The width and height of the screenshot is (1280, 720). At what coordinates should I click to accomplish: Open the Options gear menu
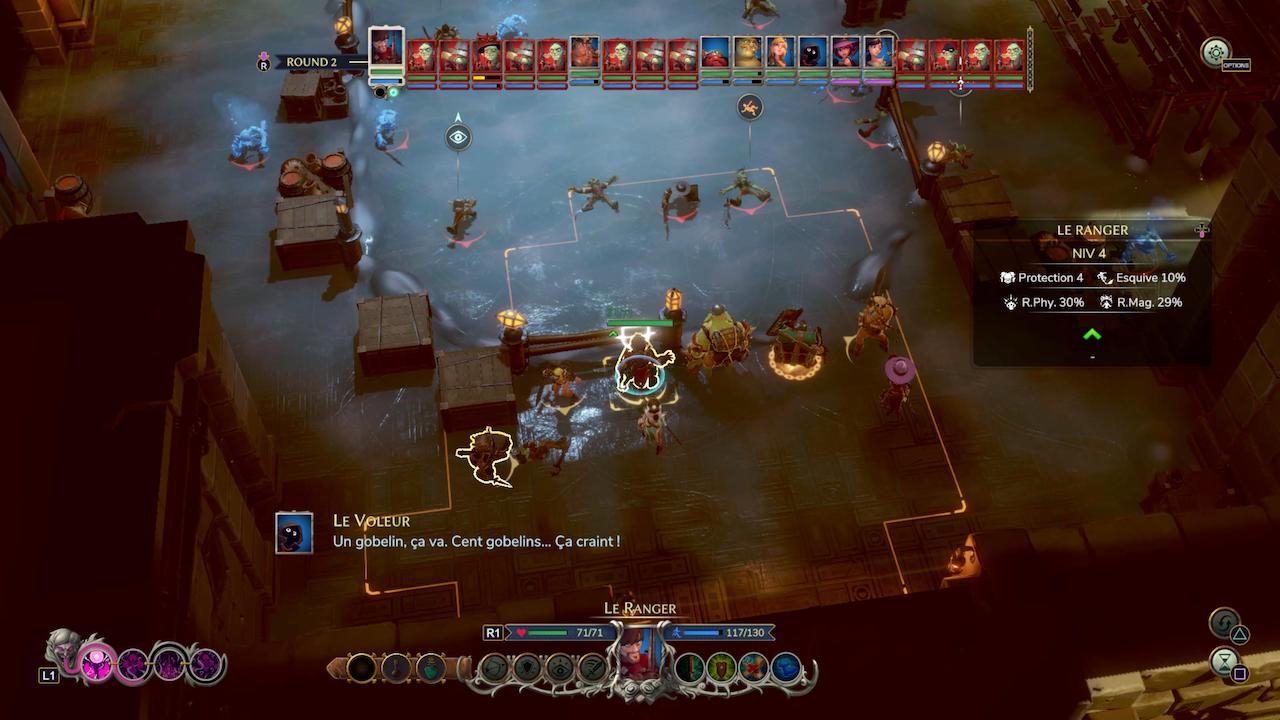[x=1216, y=53]
